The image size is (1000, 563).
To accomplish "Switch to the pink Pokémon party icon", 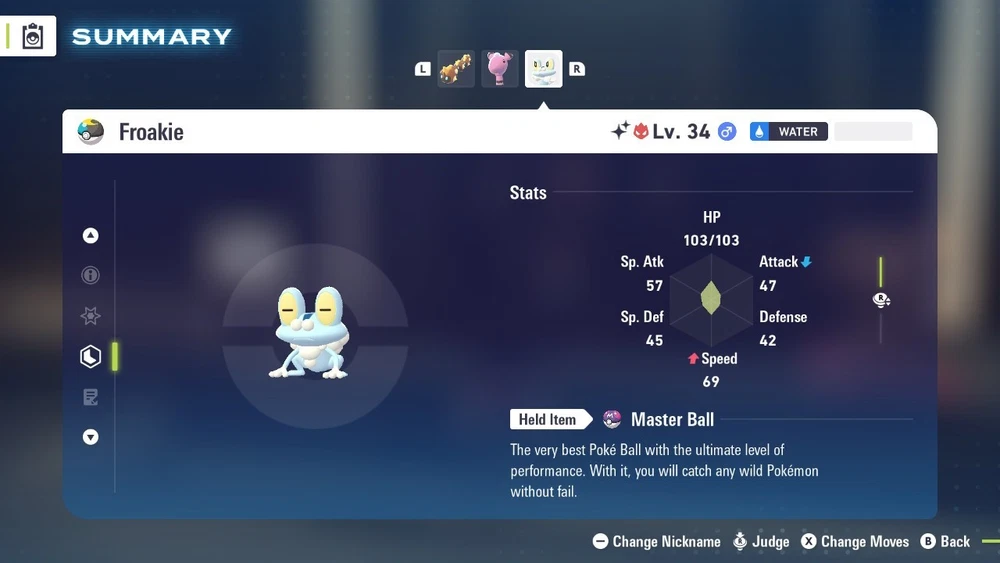I will tap(500, 69).
